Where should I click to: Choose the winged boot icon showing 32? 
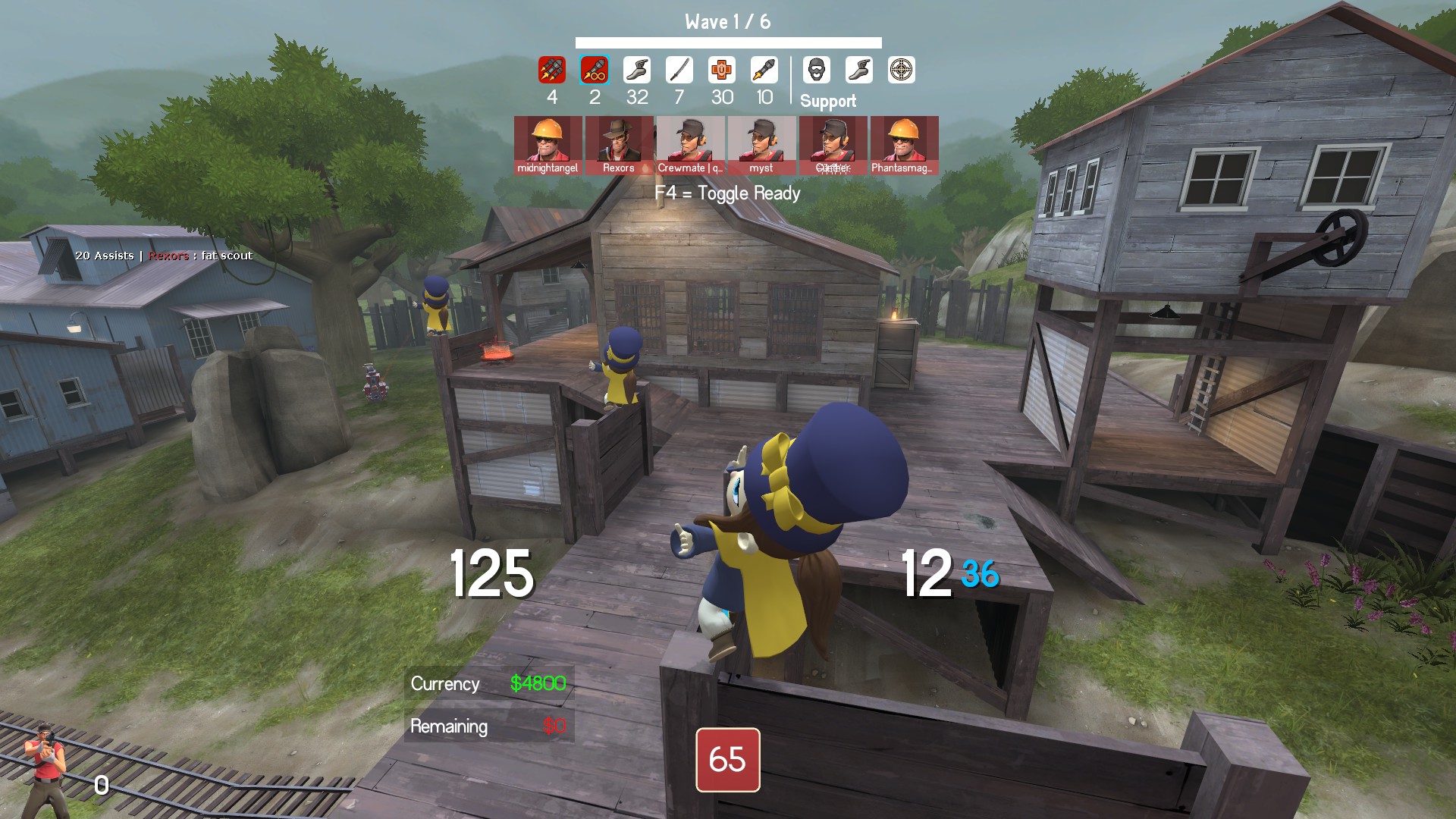pyautogui.click(x=637, y=70)
